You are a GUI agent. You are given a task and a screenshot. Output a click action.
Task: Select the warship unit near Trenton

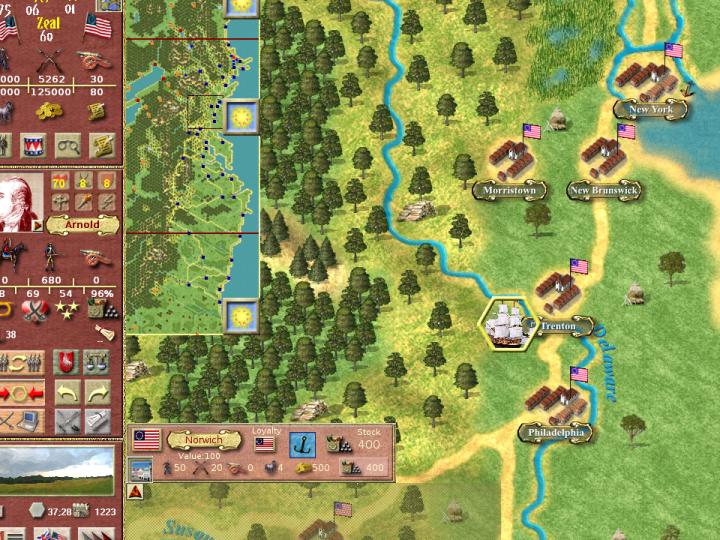click(x=505, y=324)
